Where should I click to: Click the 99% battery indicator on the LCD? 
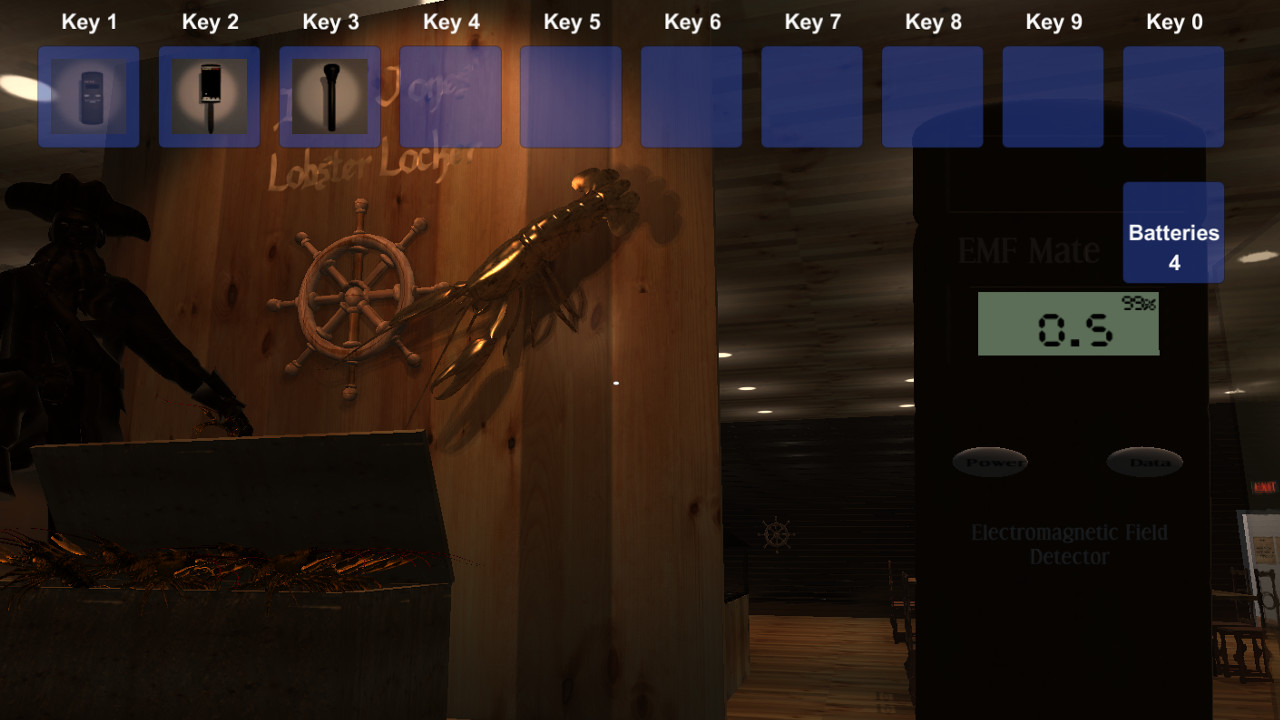[x=1140, y=300]
